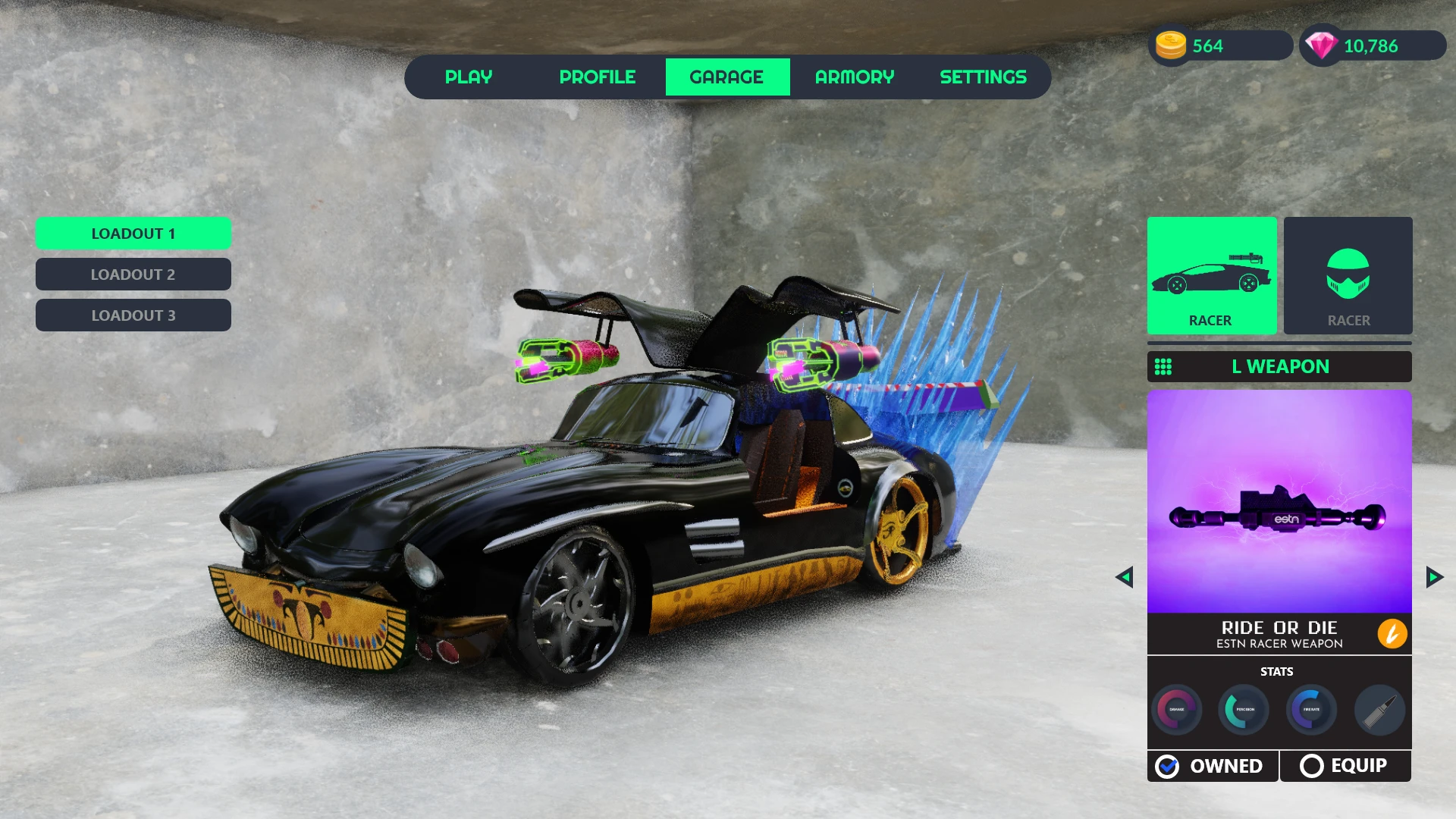Select Loadout 3
This screenshot has width=1456, height=819.
133,315
